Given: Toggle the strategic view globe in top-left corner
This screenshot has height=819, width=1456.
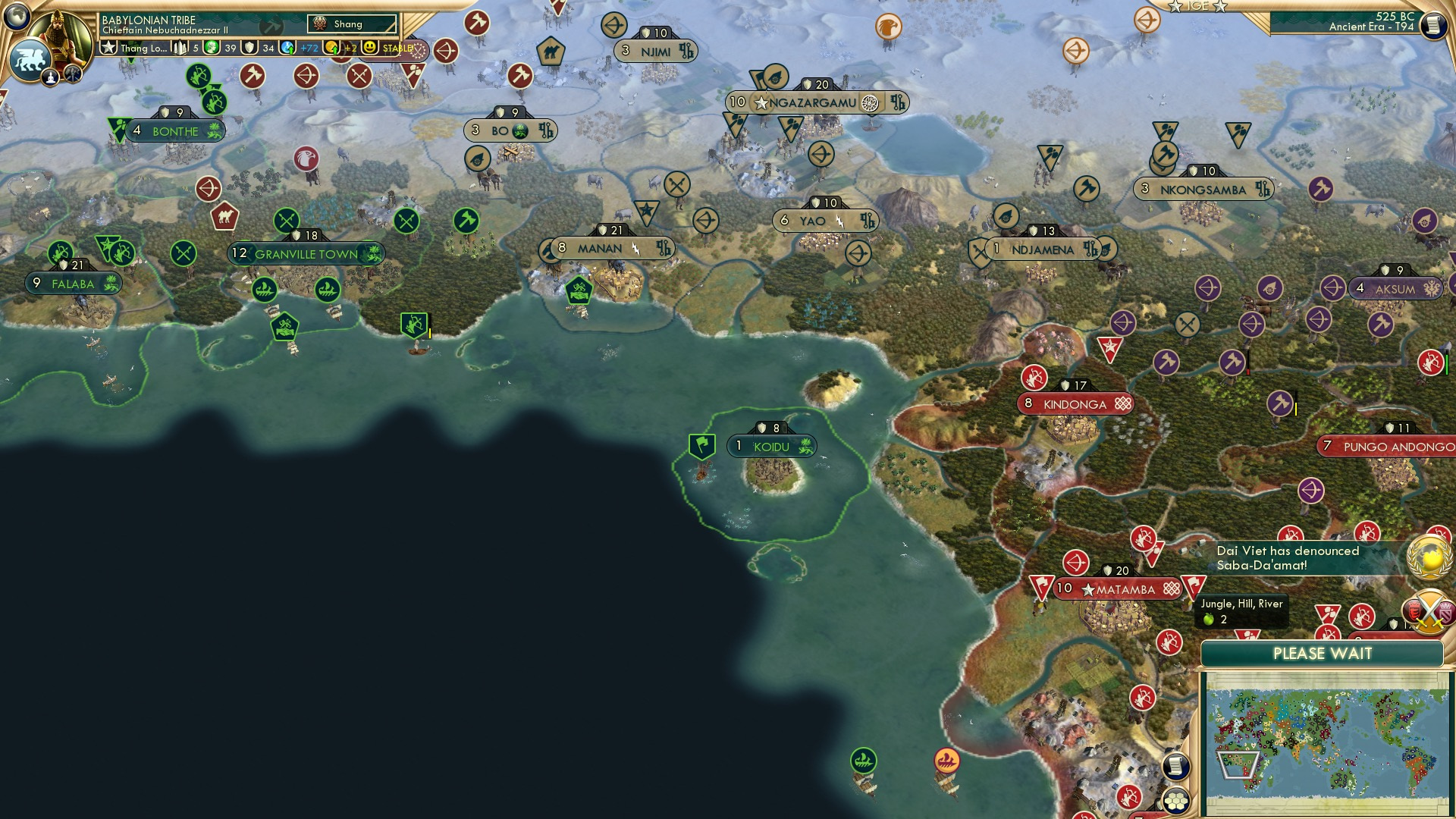Looking at the screenshot, I should click(17, 17).
